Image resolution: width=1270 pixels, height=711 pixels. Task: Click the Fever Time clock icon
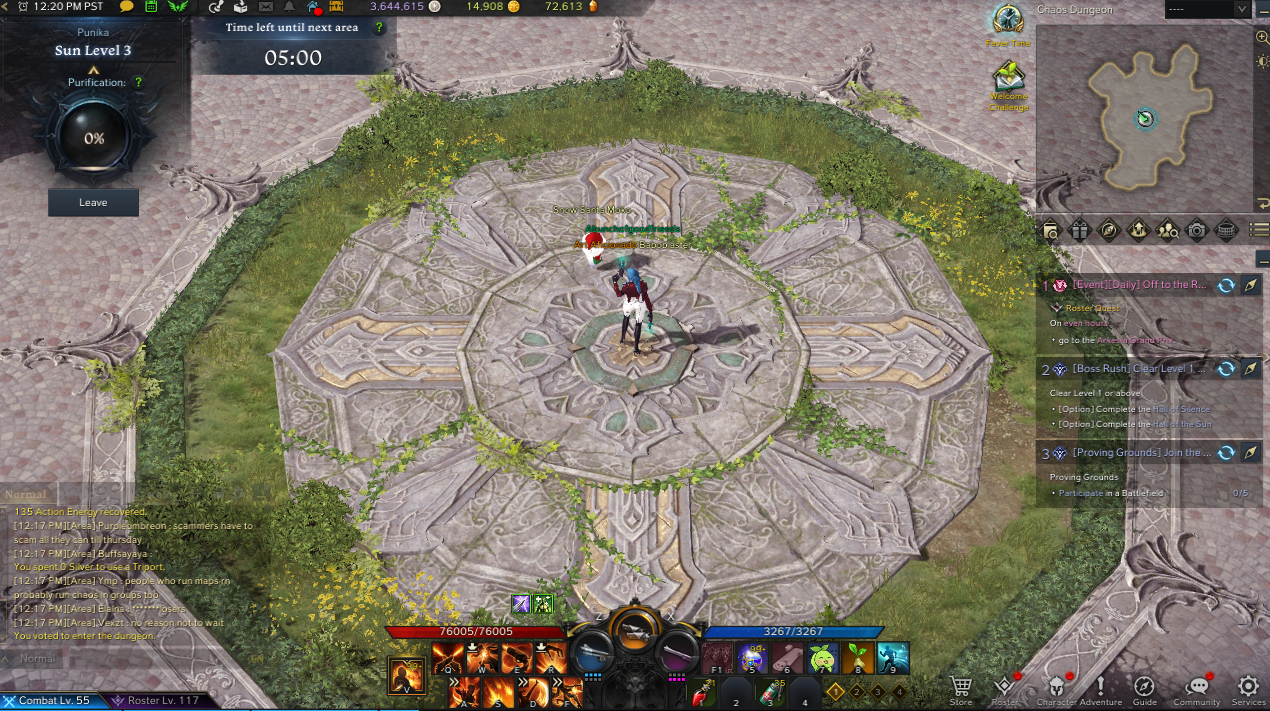[1007, 20]
